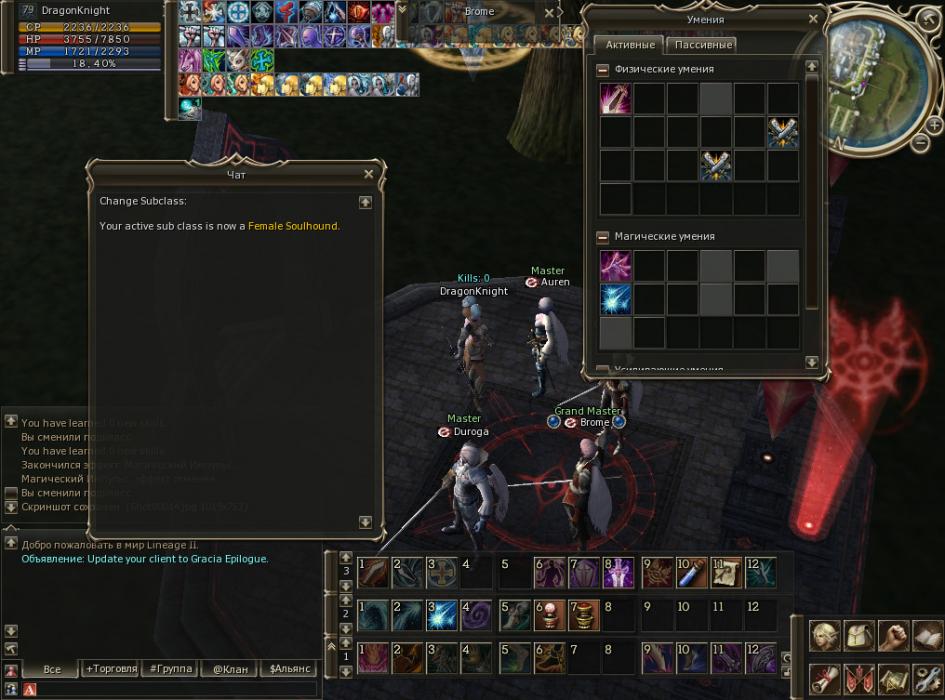Open the @Клан chat tab
This screenshot has height=700, width=945.
(x=227, y=668)
